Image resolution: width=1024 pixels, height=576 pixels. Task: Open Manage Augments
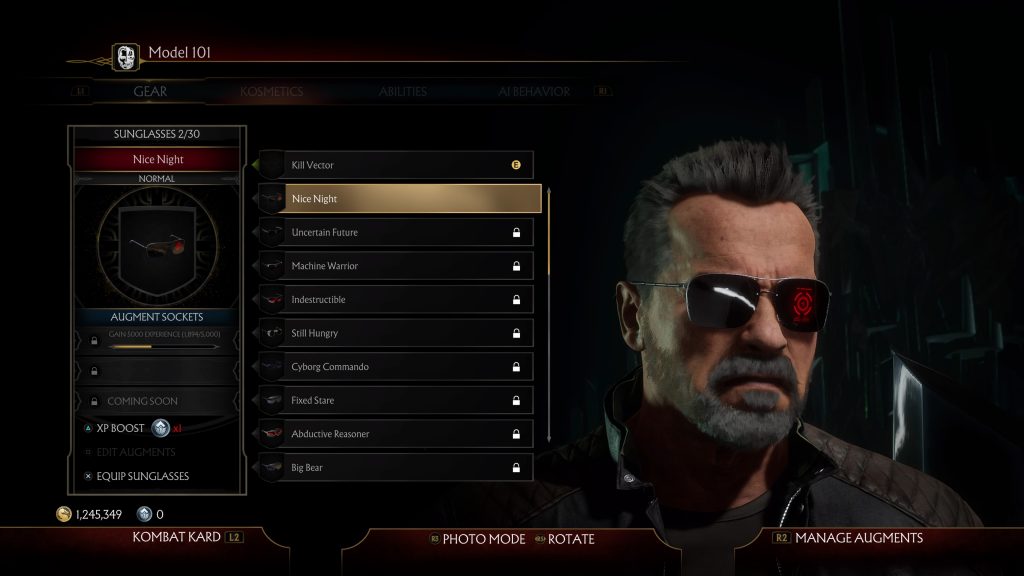(858, 538)
